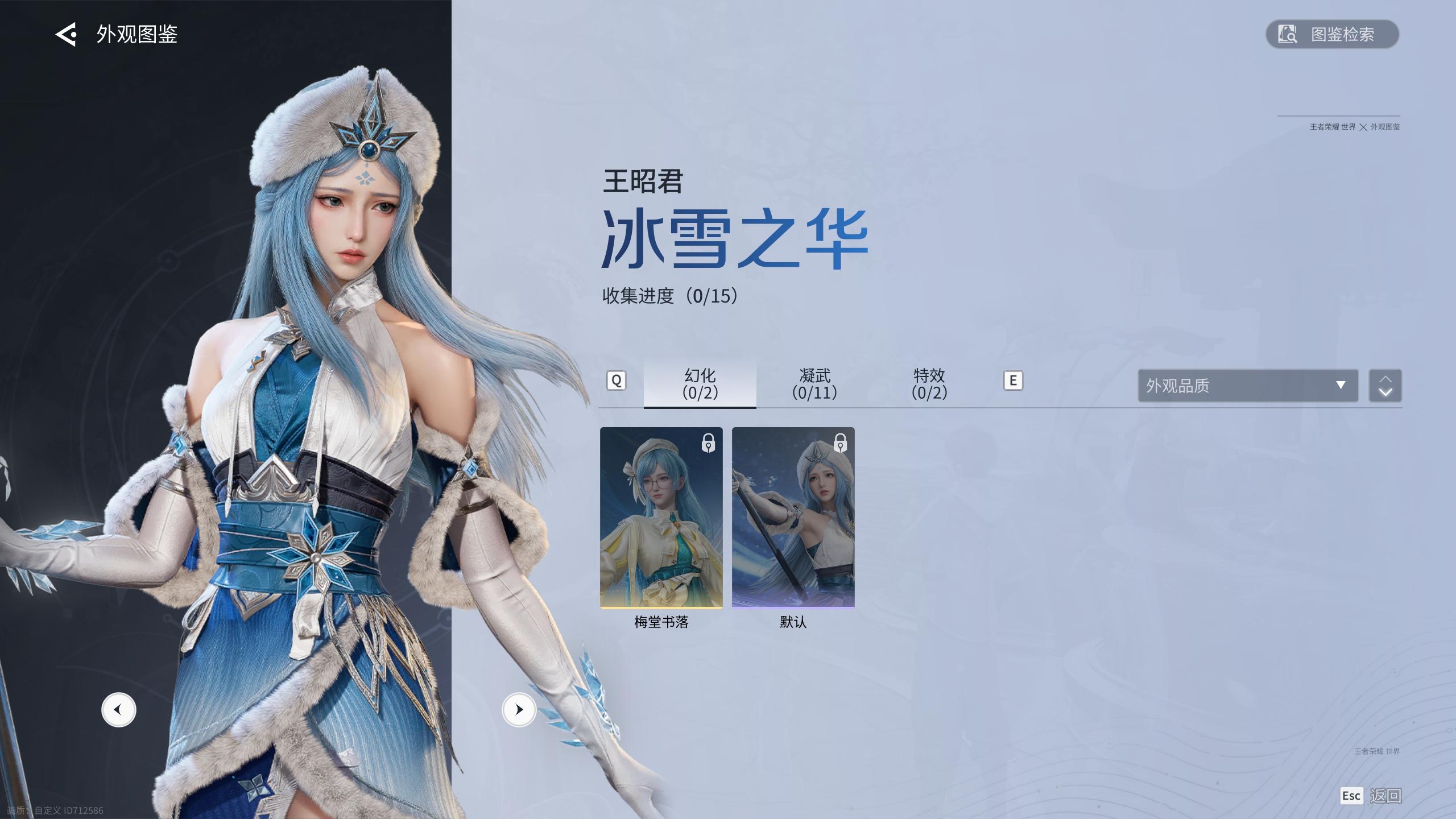Show the previous character with left arrow
The width and height of the screenshot is (1456, 819).
tap(119, 710)
